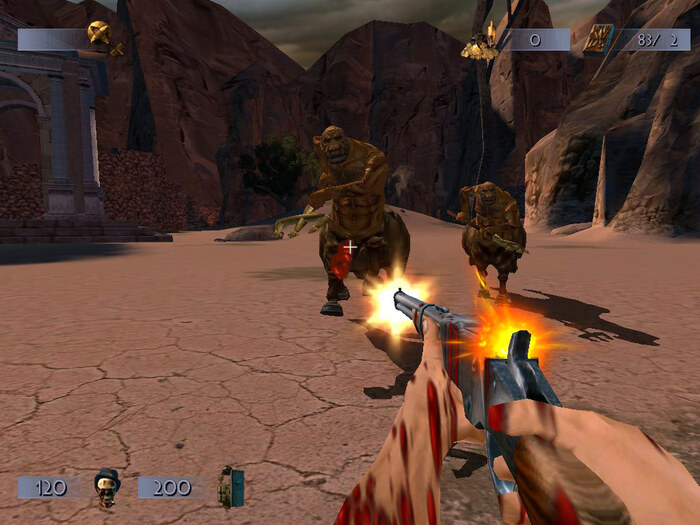700x525 pixels.
Task: Click the golden skull and crossbones icon
Action: [x=100, y=35]
